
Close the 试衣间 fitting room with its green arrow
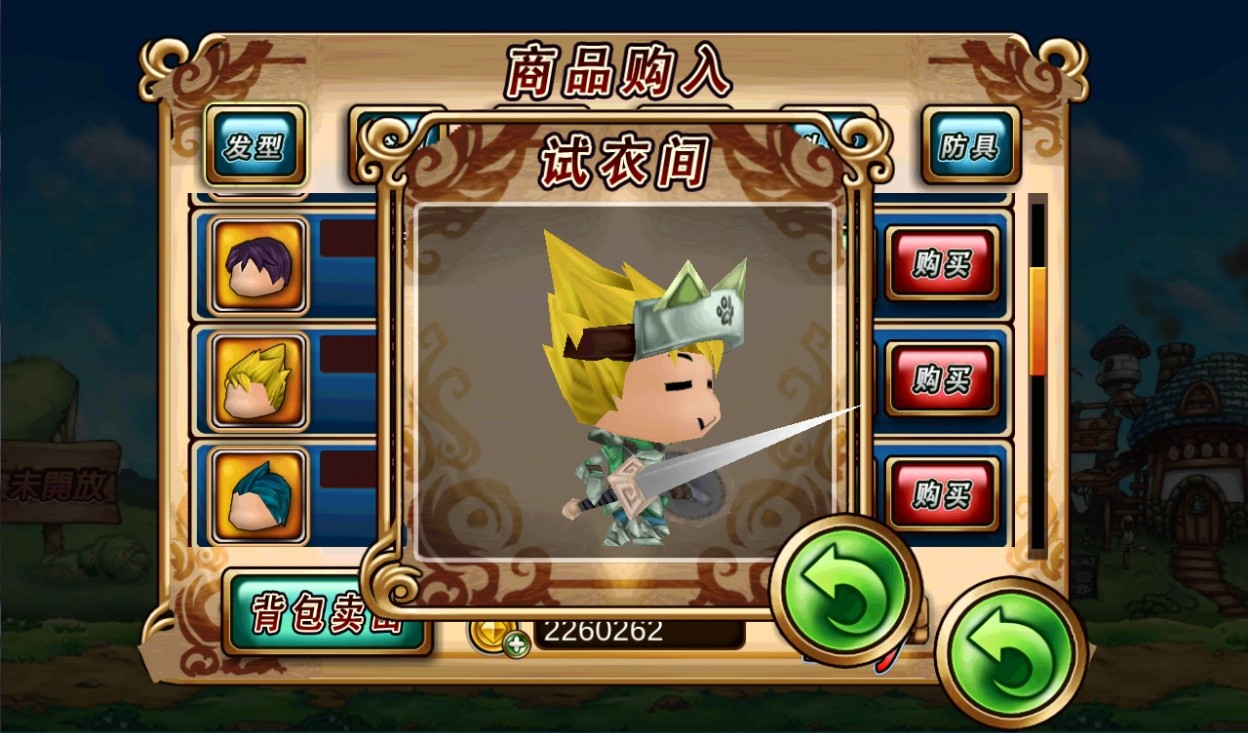845,590
